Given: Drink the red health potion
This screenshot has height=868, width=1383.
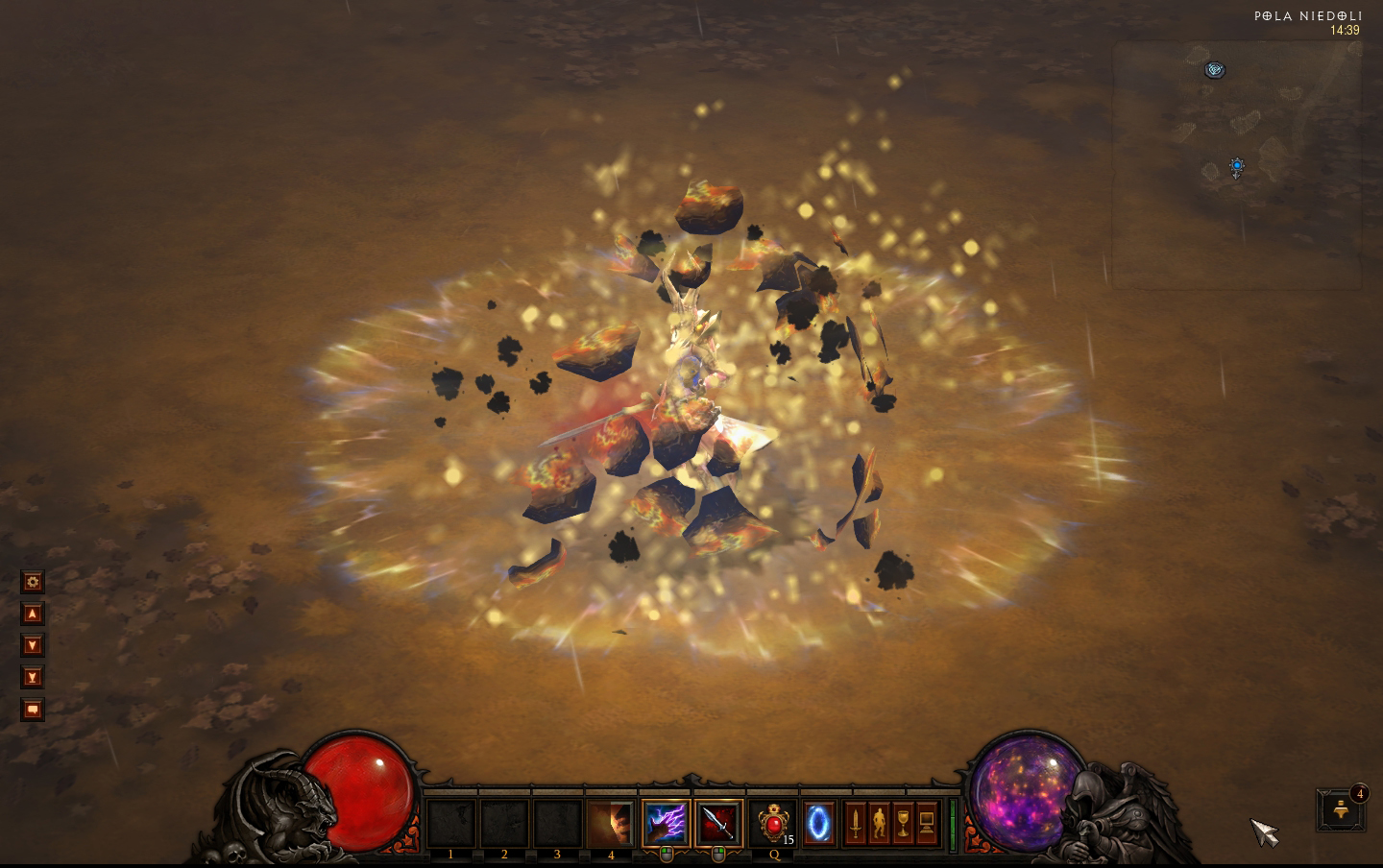Looking at the screenshot, I should point(773,823).
